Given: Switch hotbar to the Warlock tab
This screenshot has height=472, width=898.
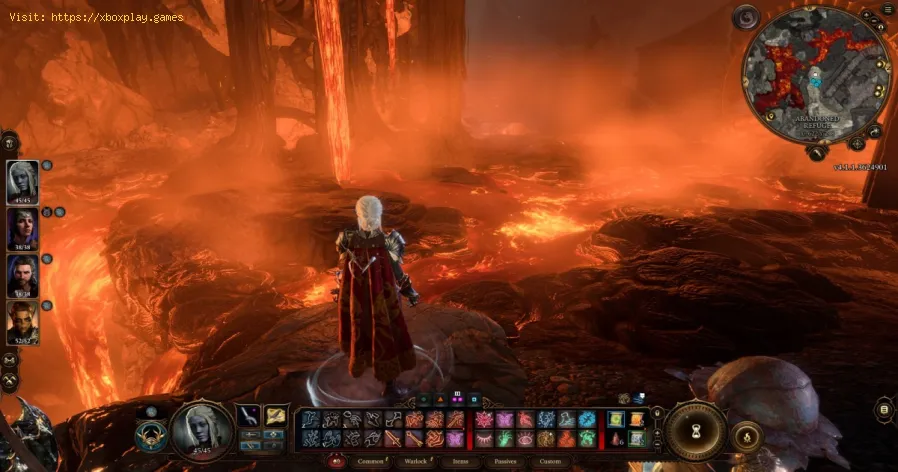Looking at the screenshot, I should (x=415, y=461).
